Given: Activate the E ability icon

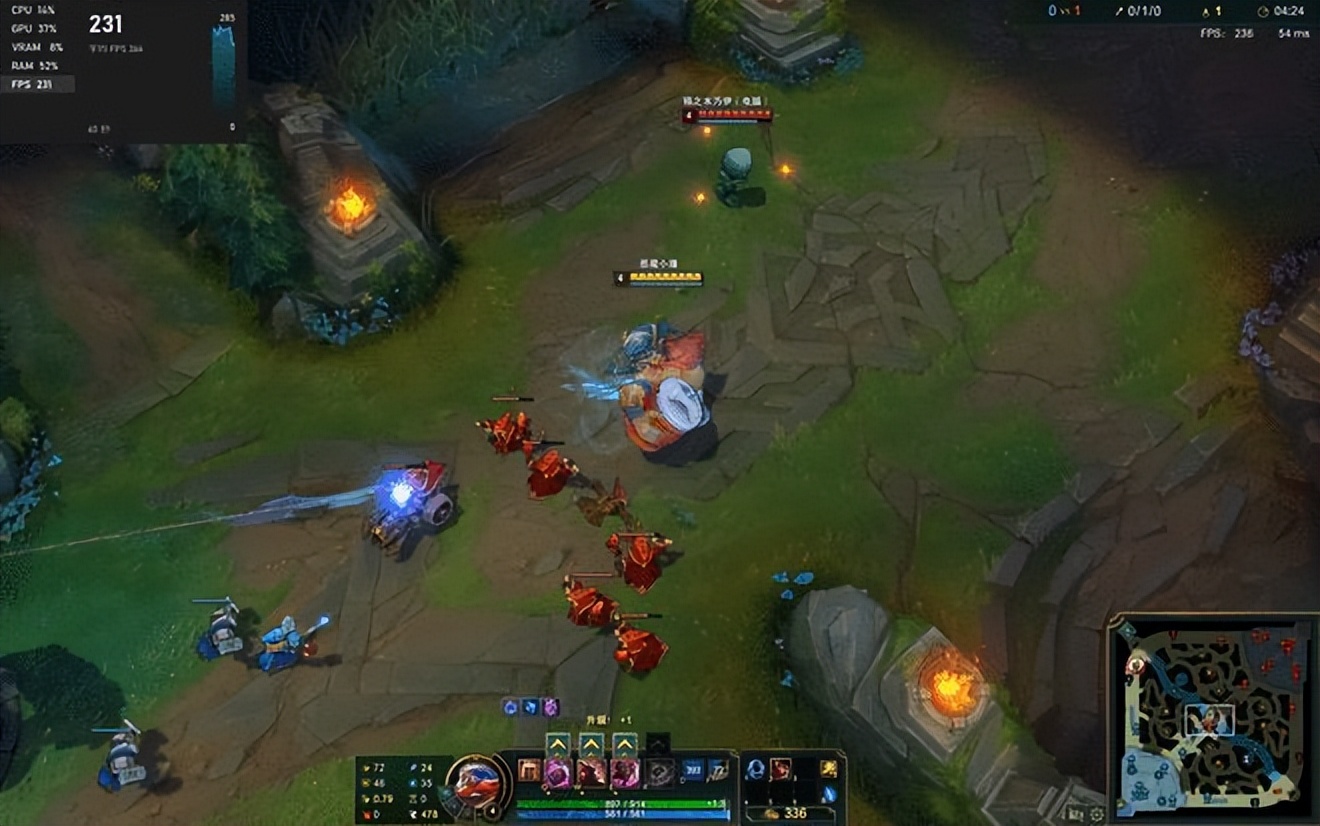Looking at the screenshot, I should (x=625, y=772).
